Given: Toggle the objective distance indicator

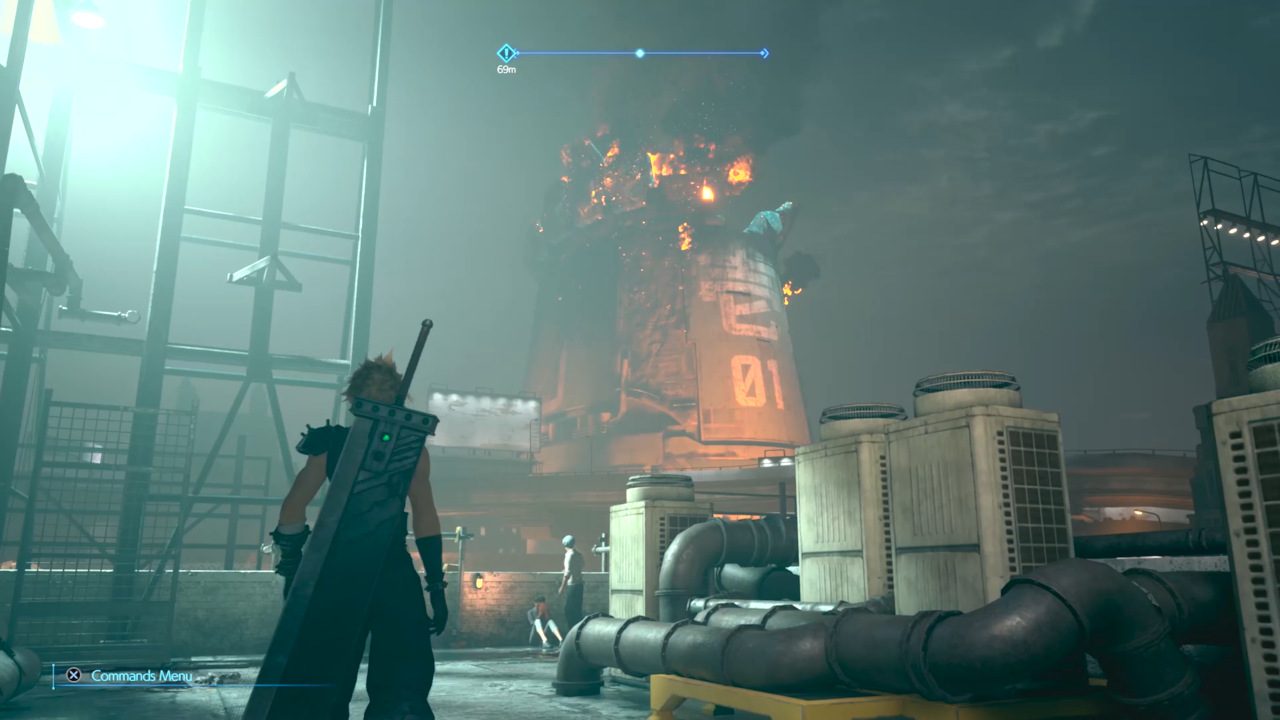Looking at the screenshot, I should (x=504, y=70).
